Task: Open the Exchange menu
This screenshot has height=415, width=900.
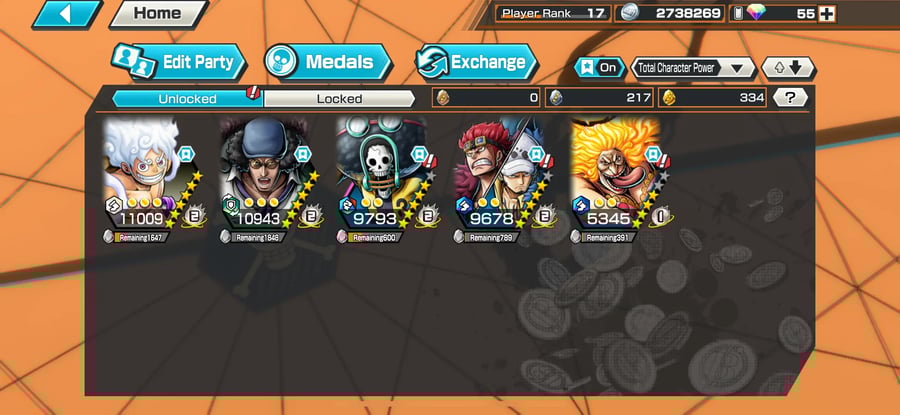Action: 476,62
